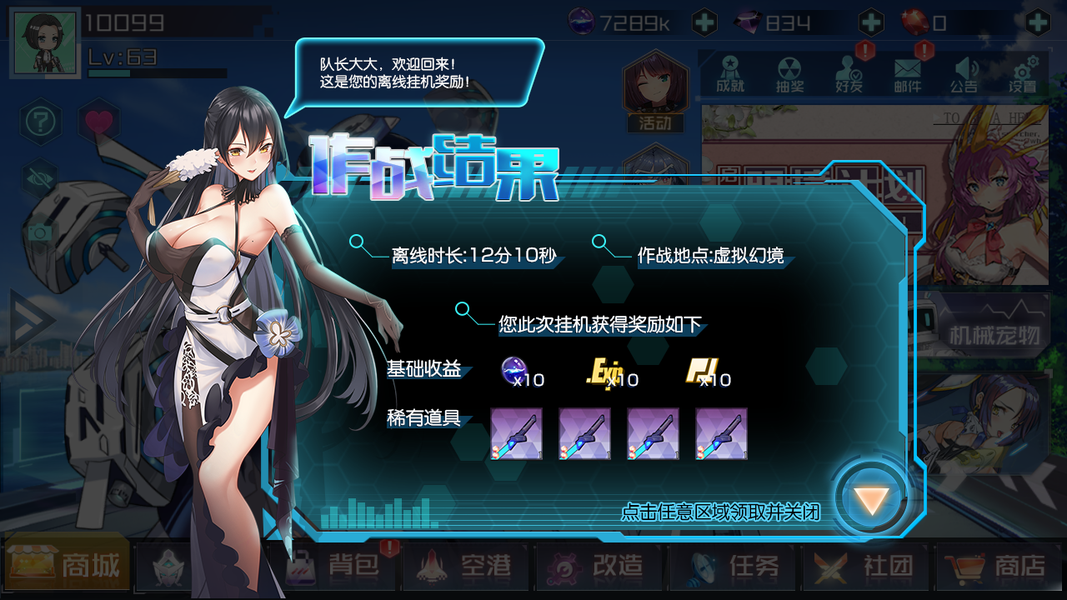The image size is (1067, 600).
Task: Open the 商城 mall menu
Action: [66, 567]
